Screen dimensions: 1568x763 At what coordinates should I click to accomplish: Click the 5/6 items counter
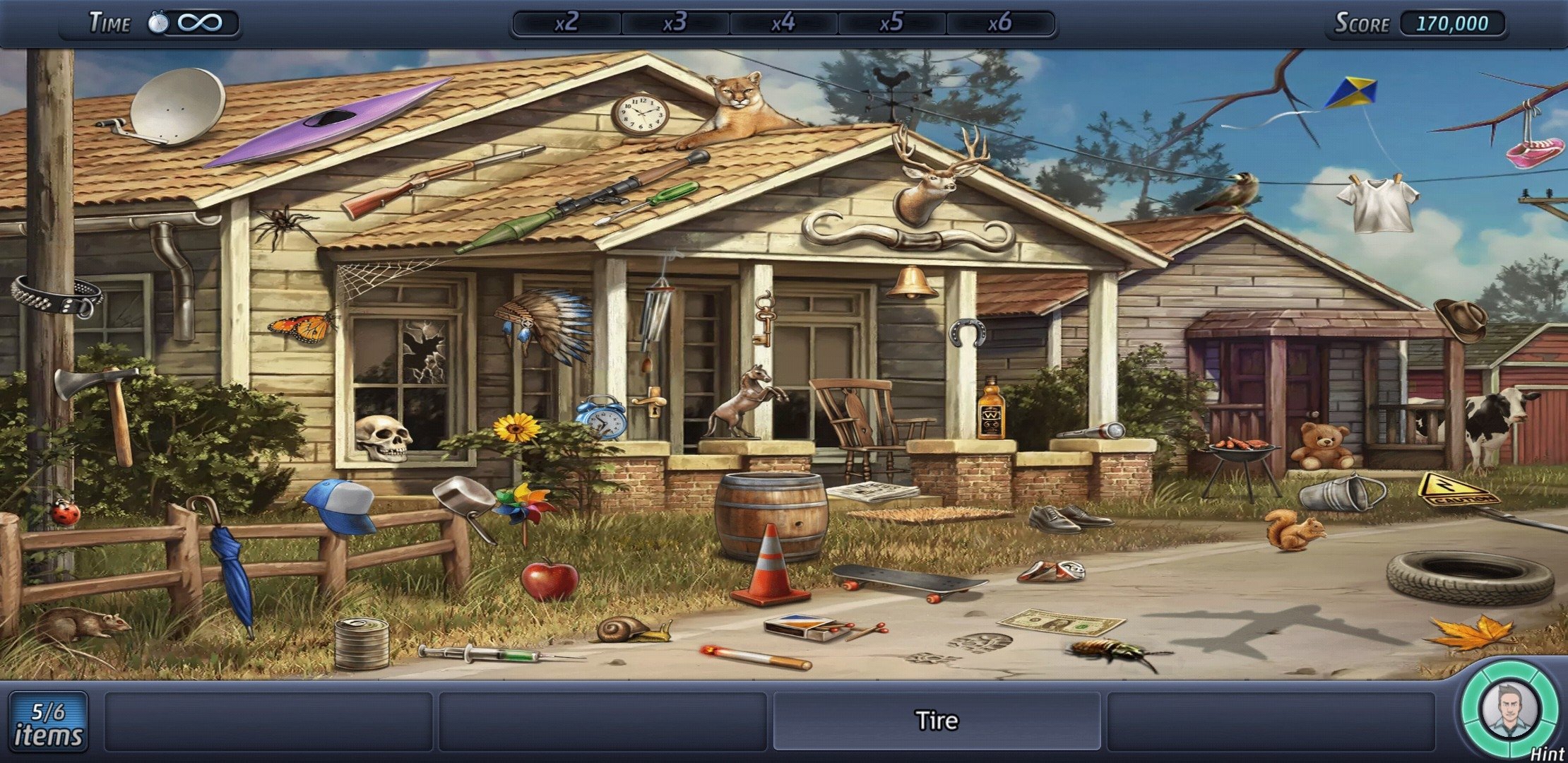48,722
